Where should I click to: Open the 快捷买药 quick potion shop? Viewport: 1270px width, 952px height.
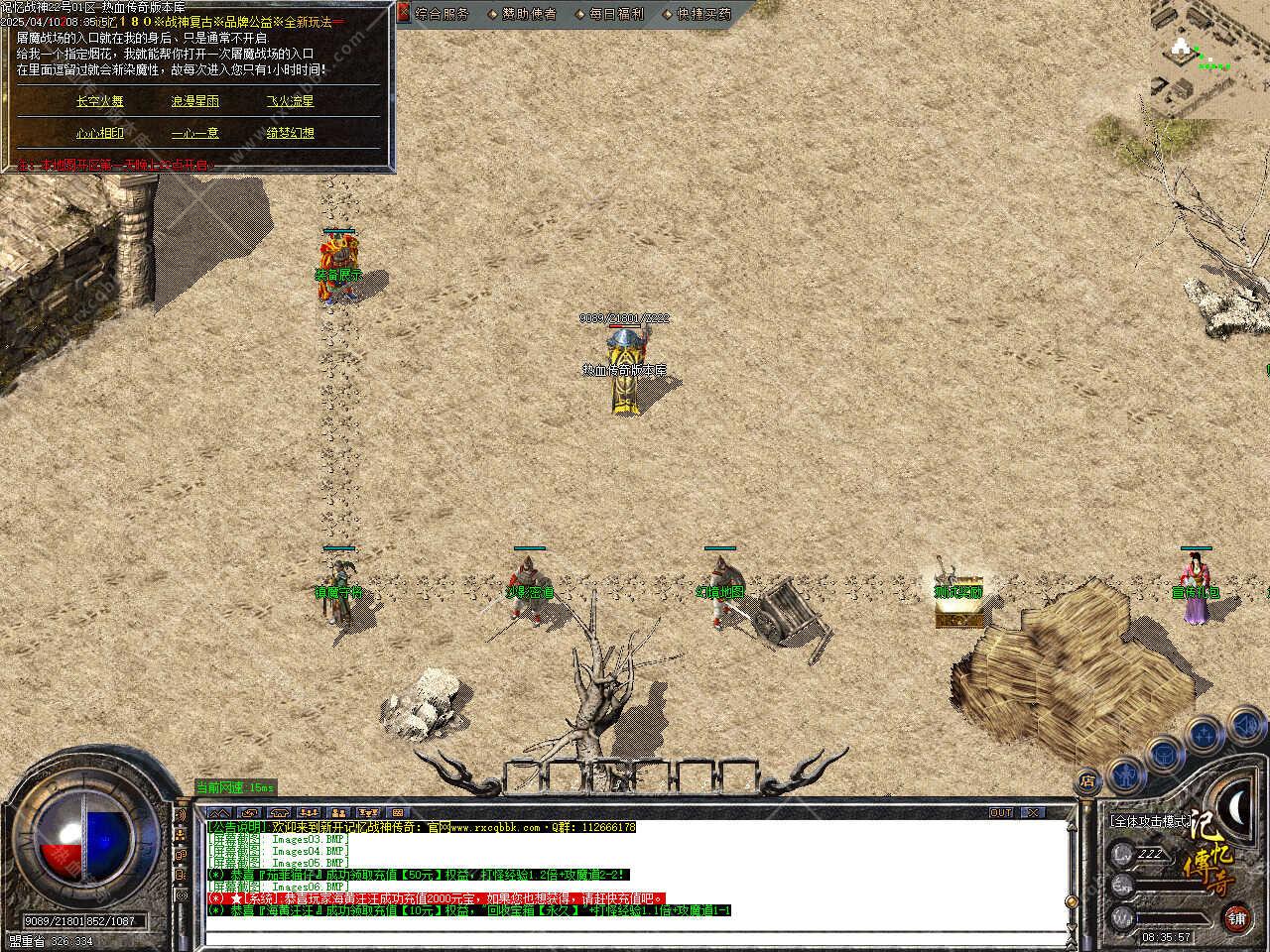(x=703, y=14)
